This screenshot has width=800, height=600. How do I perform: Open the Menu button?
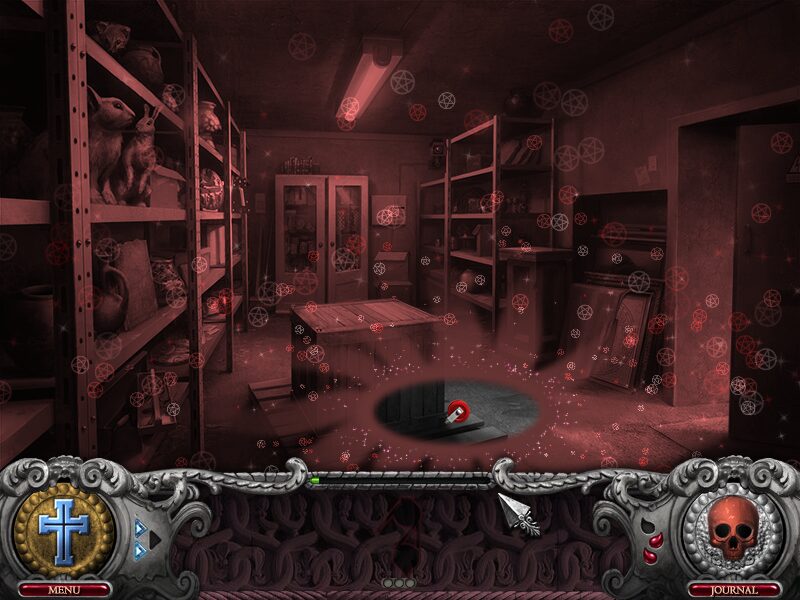(x=63, y=590)
